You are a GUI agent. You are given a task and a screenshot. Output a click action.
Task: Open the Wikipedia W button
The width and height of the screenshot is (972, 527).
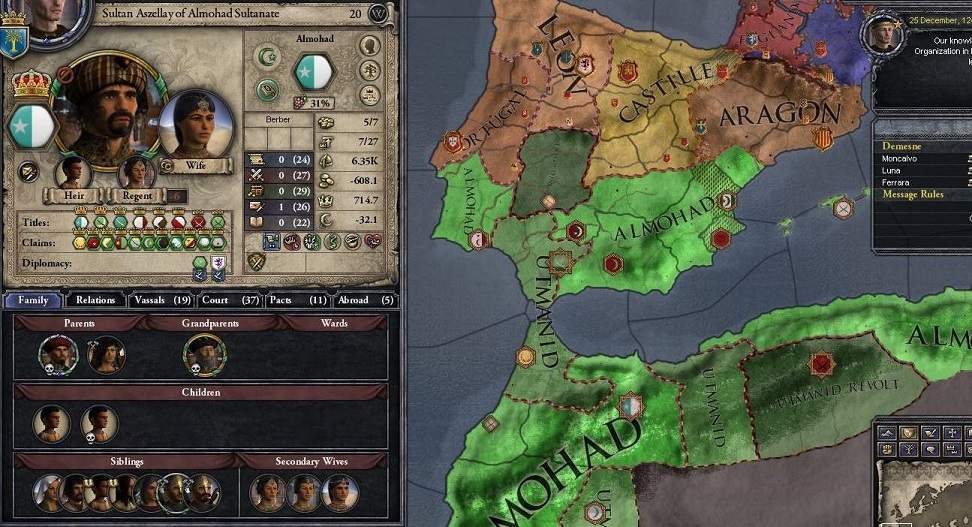click(379, 14)
